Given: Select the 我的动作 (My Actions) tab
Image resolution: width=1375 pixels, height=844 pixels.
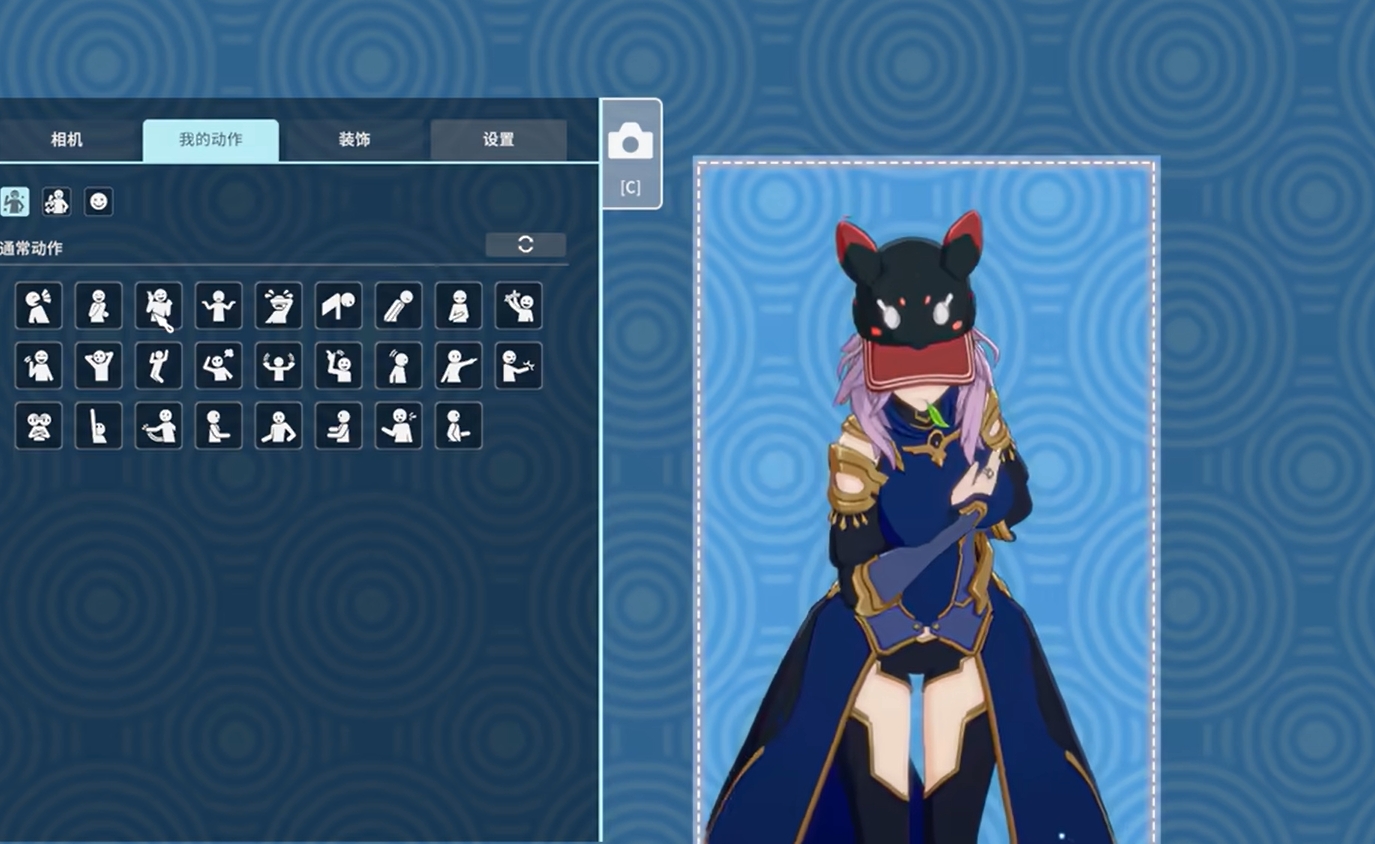Looking at the screenshot, I should point(210,140).
